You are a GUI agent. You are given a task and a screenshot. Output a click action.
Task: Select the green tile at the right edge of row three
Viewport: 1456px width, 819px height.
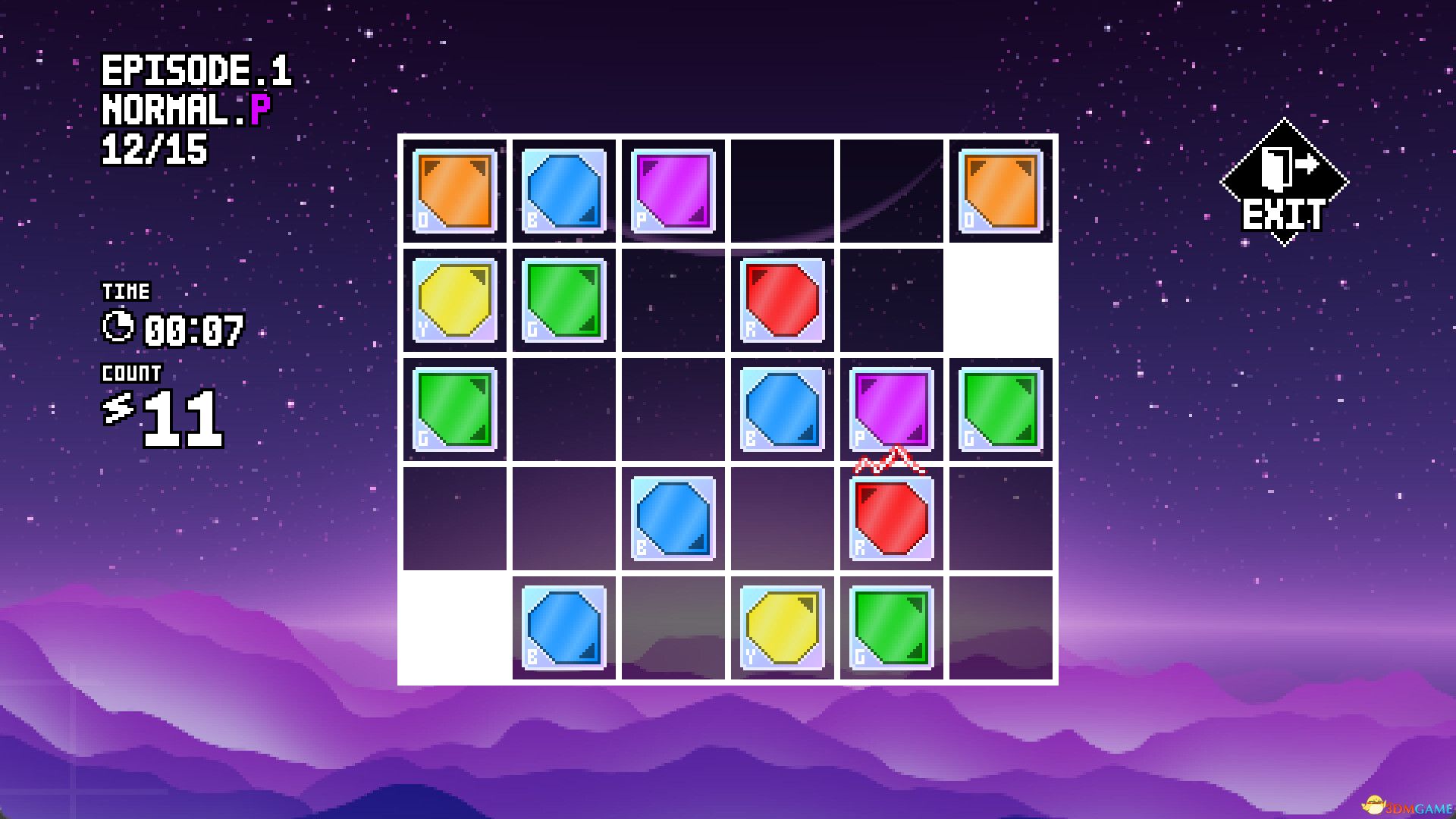(999, 408)
